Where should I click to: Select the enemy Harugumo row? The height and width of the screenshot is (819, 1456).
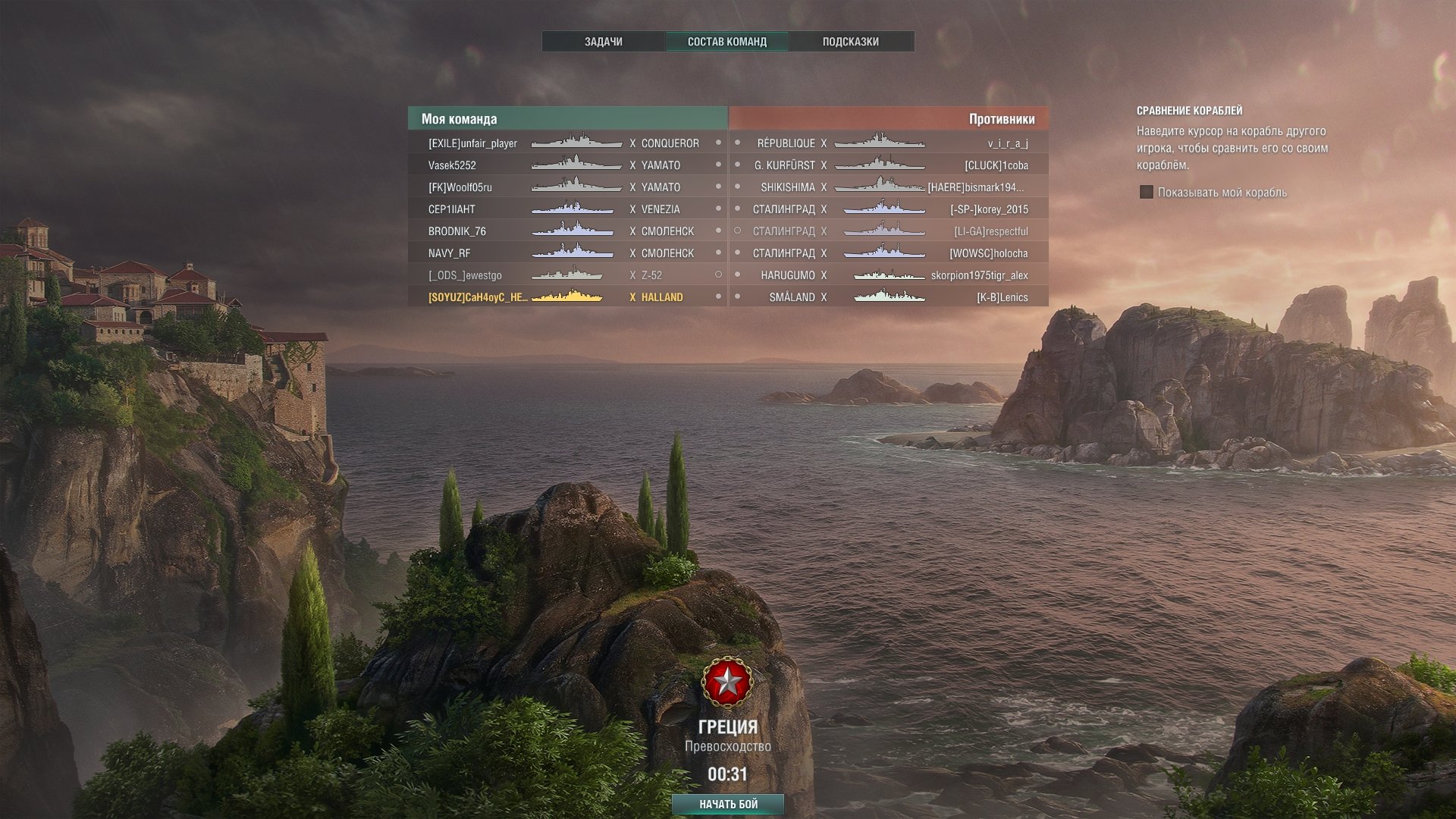point(889,275)
